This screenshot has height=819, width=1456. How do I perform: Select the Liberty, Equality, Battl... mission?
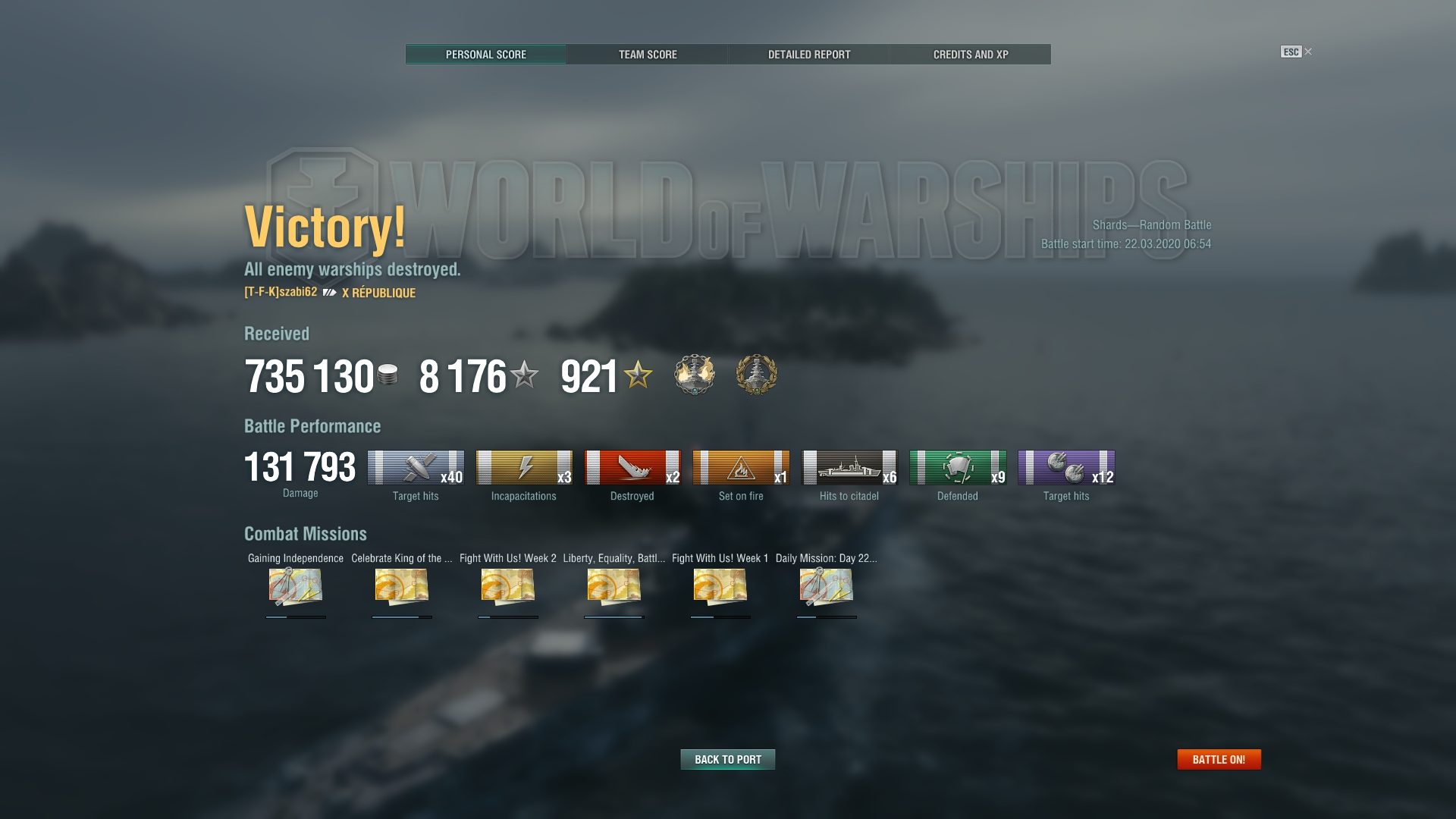coord(613,586)
